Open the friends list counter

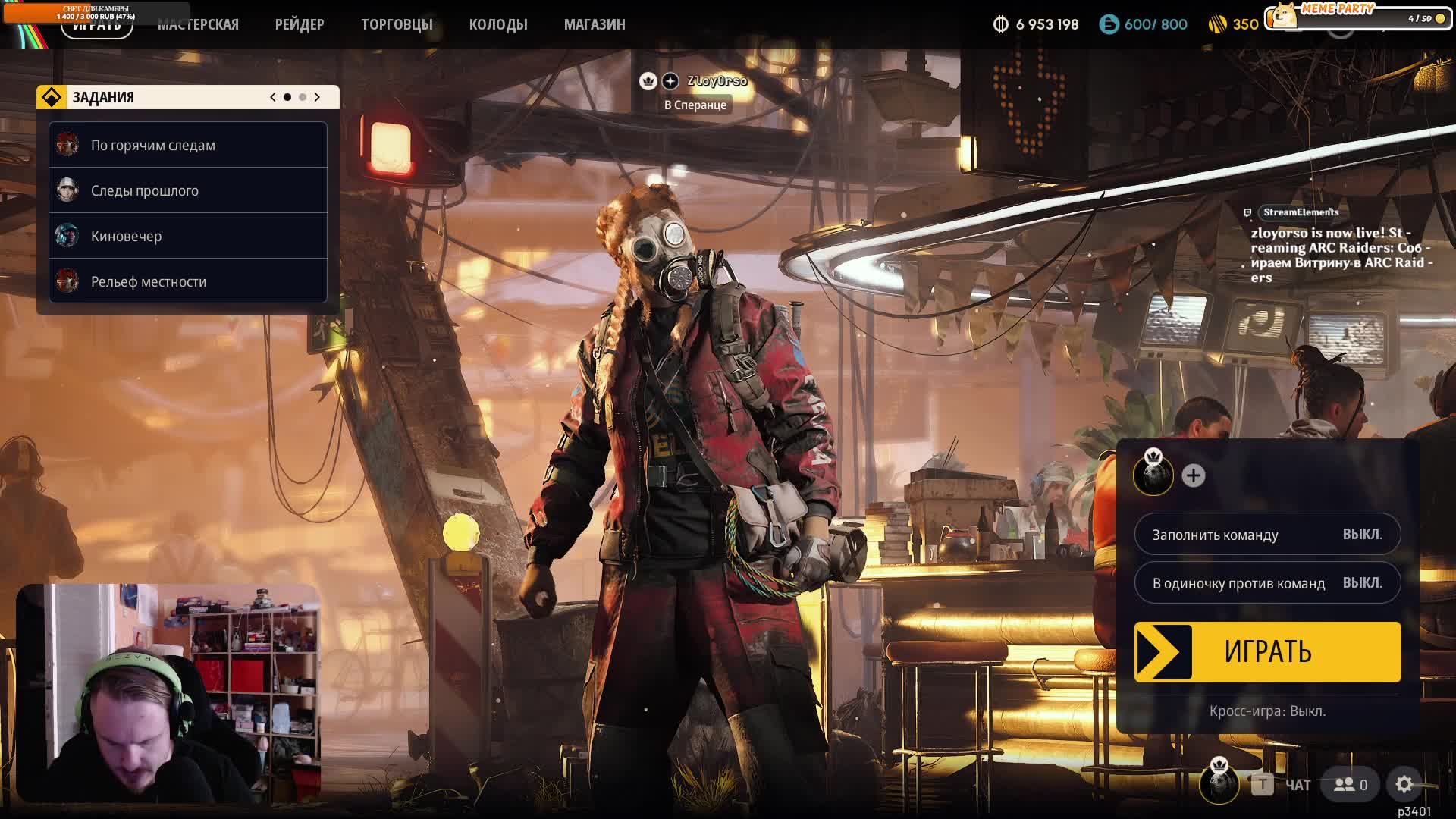[x=1351, y=785]
